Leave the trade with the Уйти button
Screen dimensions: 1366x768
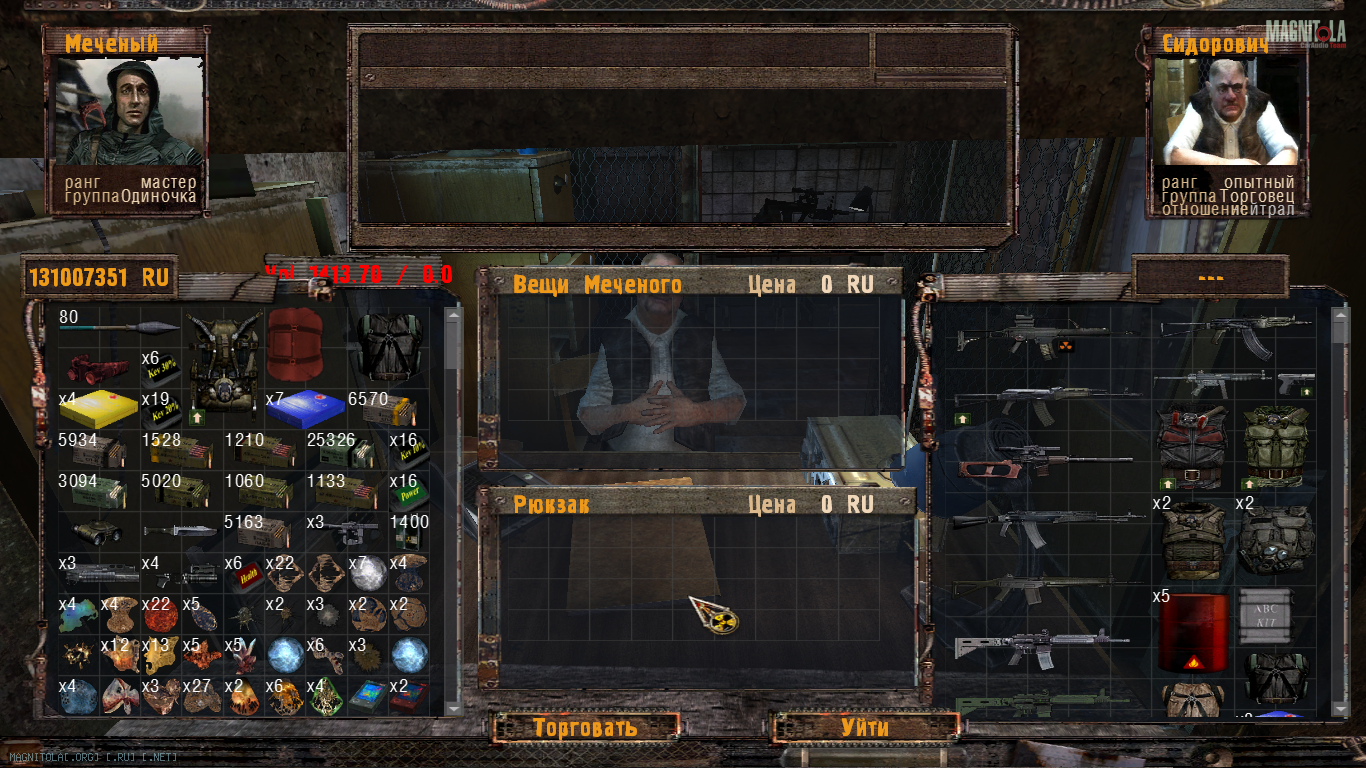(x=864, y=727)
